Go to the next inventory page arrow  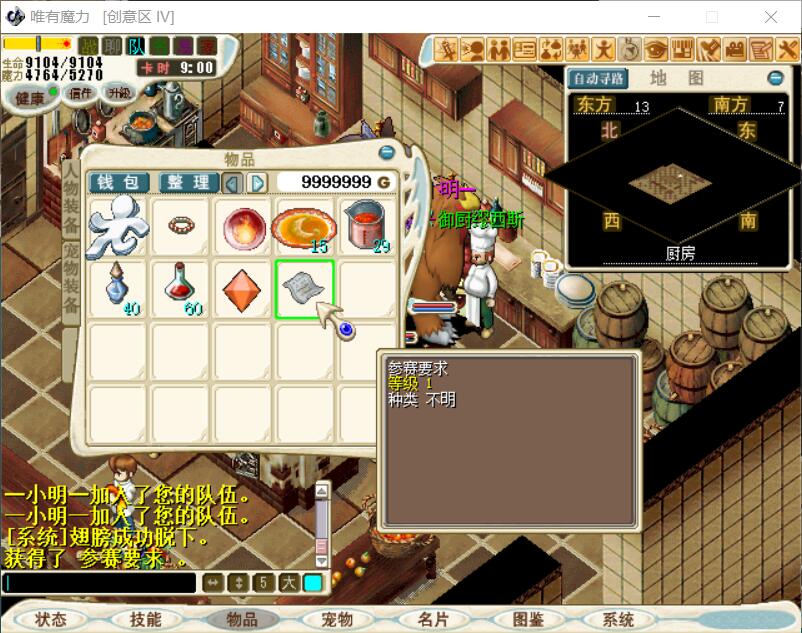coord(257,182)
